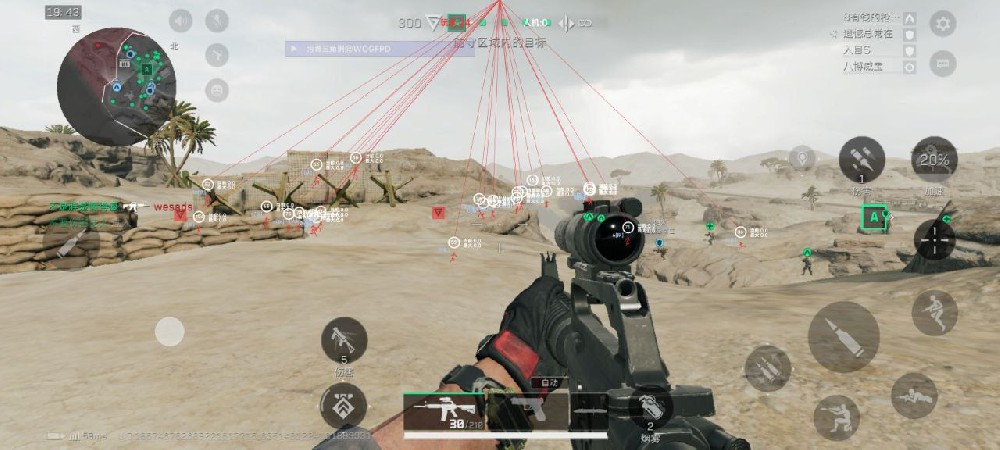Tap the chevron rank skill button

coord(343,406)
